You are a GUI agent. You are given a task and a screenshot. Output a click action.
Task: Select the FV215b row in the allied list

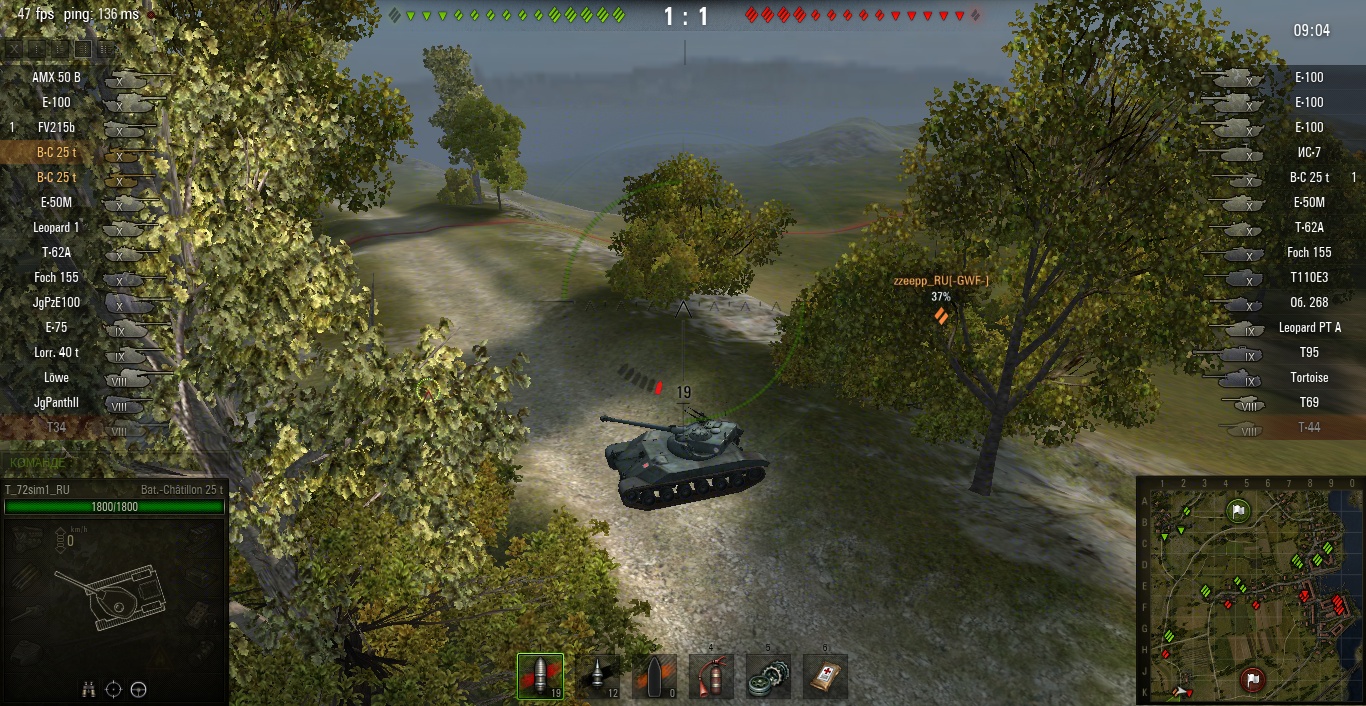click(x=57, y=127)
